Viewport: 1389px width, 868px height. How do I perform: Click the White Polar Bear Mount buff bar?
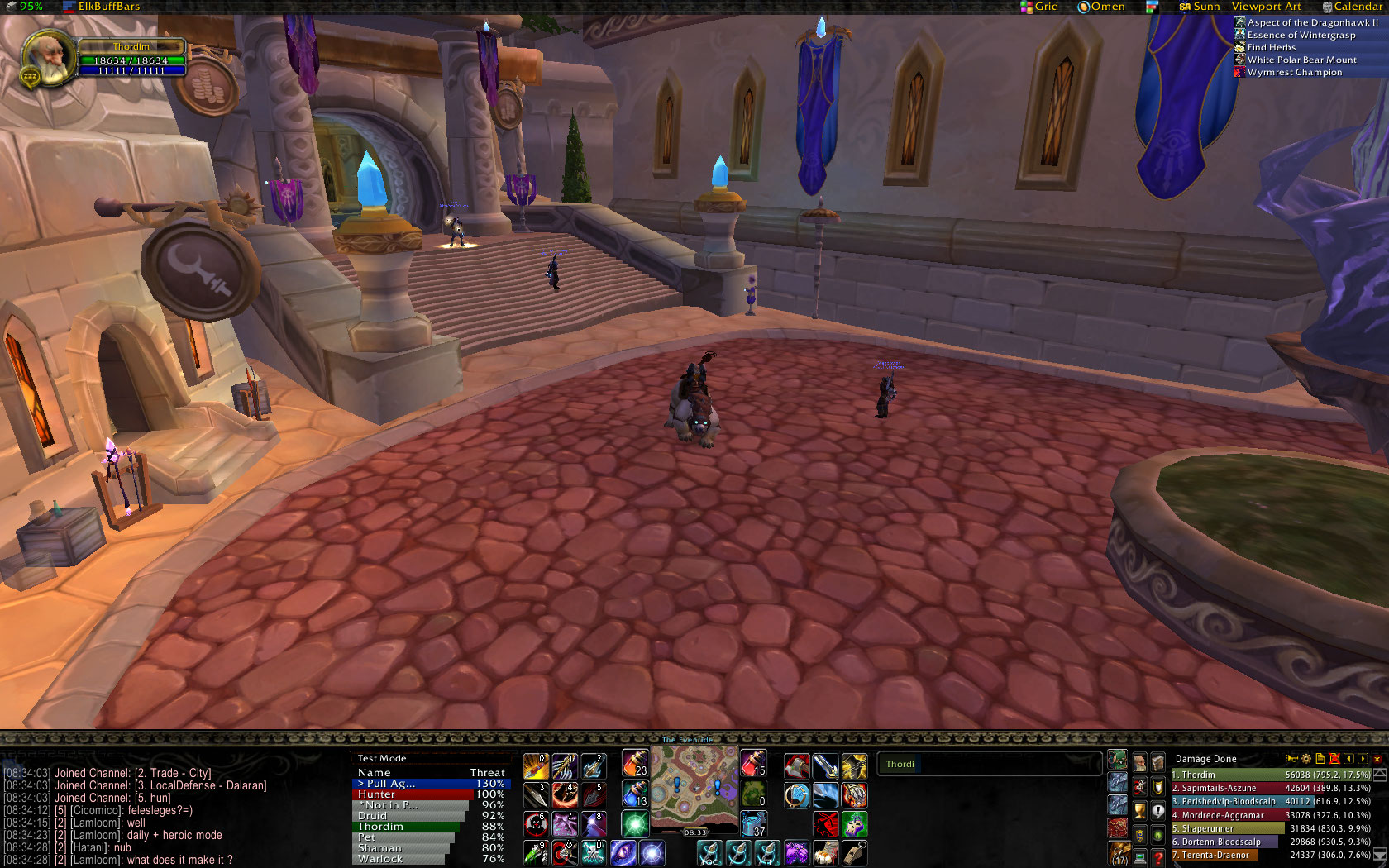(x=1301, y=60)
